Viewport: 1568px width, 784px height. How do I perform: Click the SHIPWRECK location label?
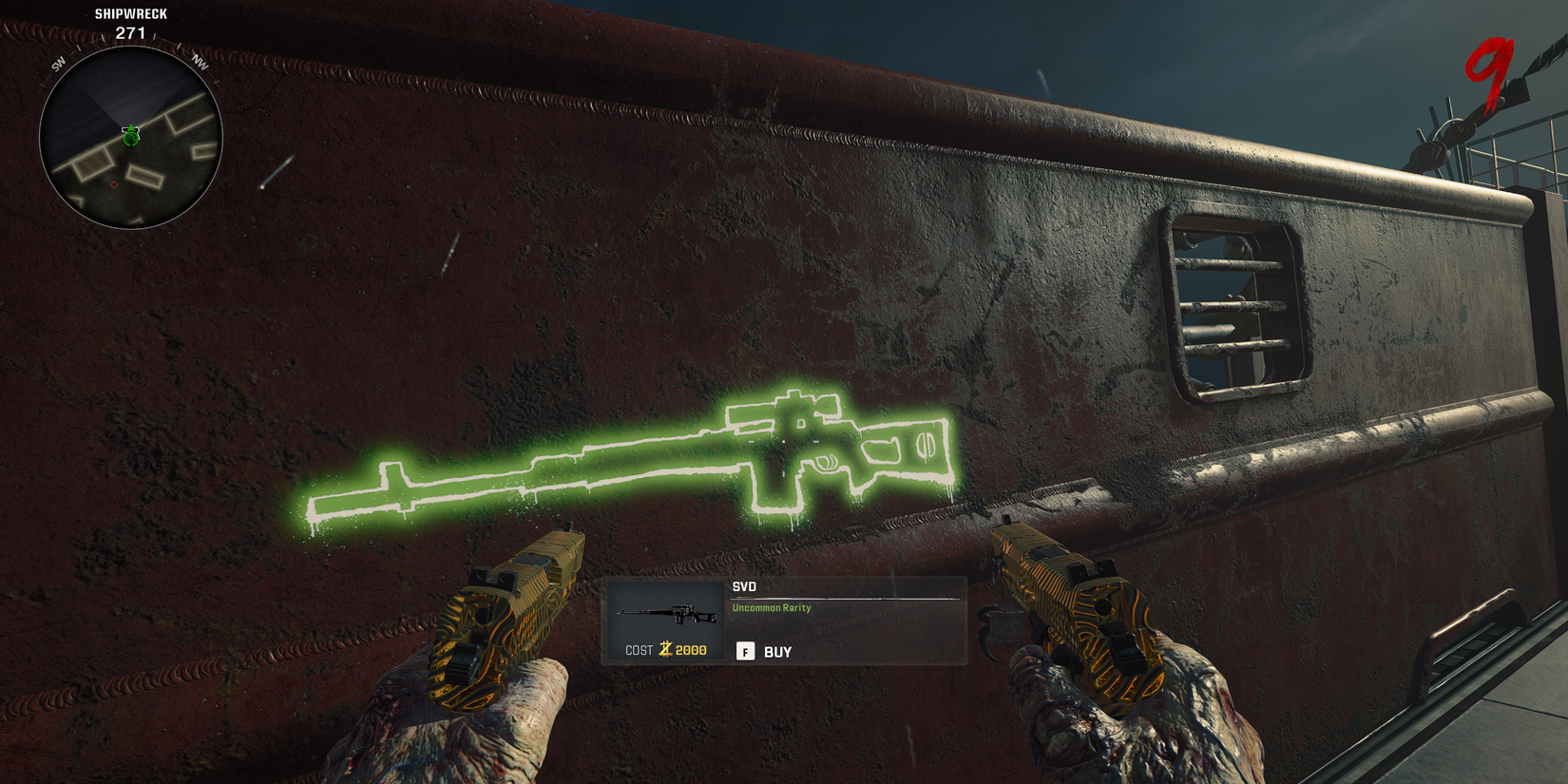129,13
